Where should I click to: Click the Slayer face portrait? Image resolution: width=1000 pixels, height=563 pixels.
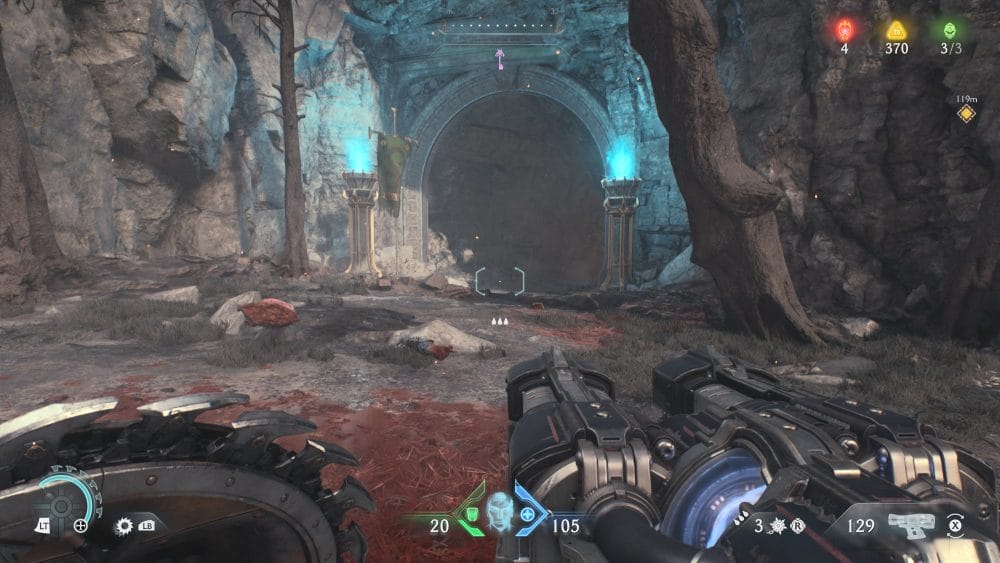tap(499, 511)
